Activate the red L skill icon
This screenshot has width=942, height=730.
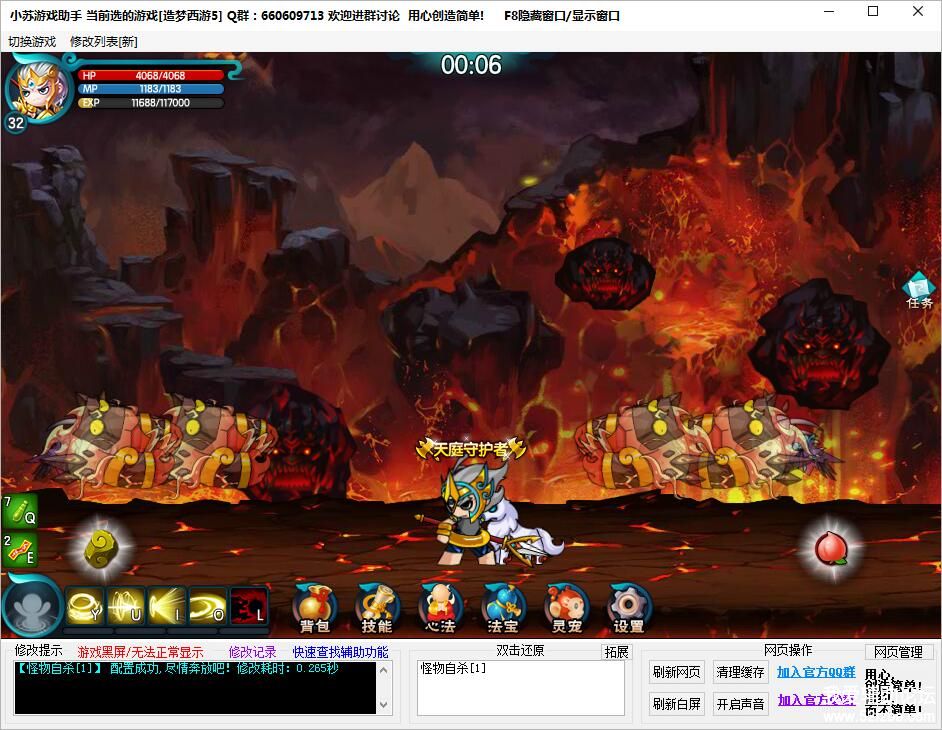tap(248, 606)
